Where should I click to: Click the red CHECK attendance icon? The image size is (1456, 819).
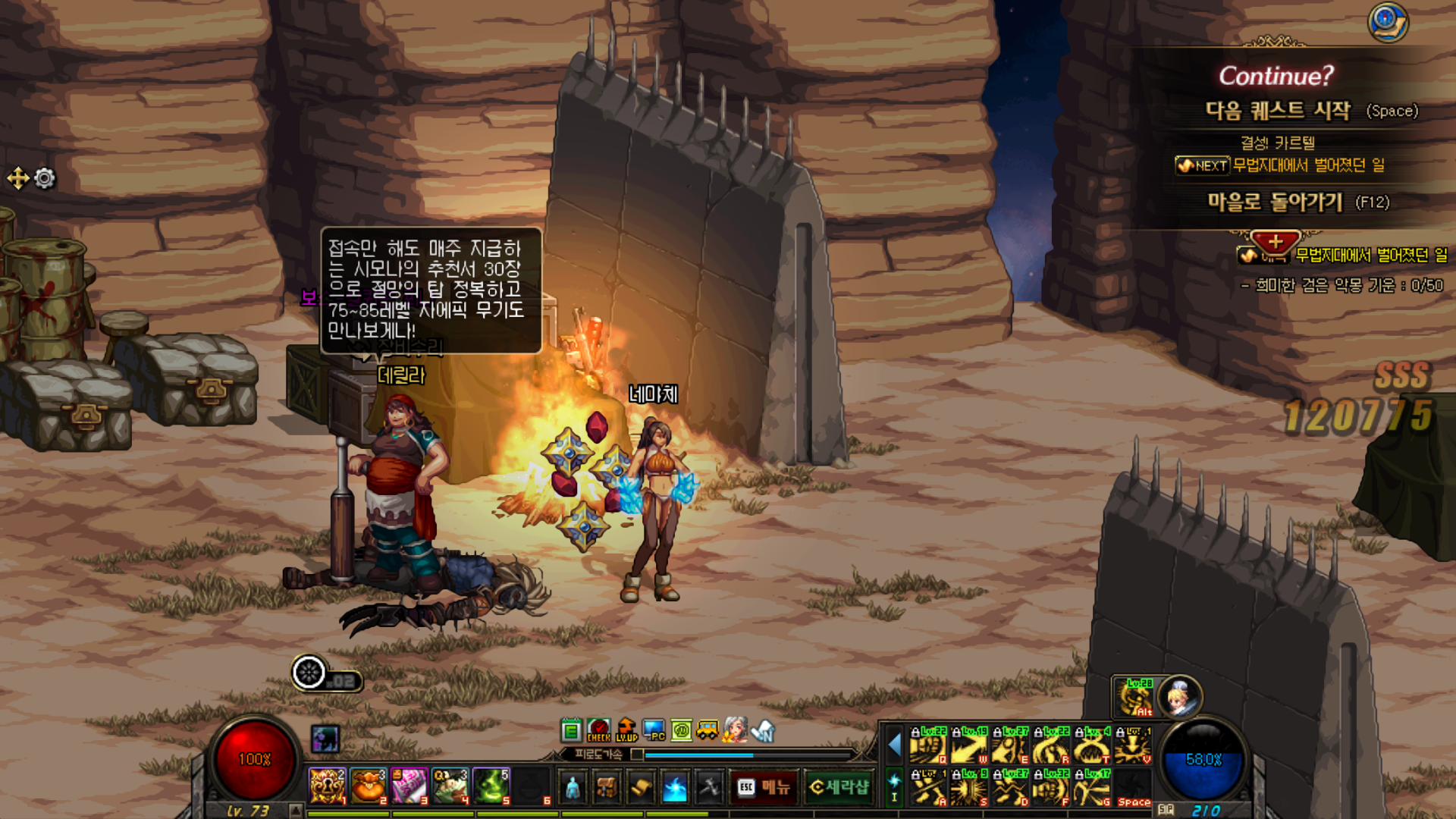(598, 730)
